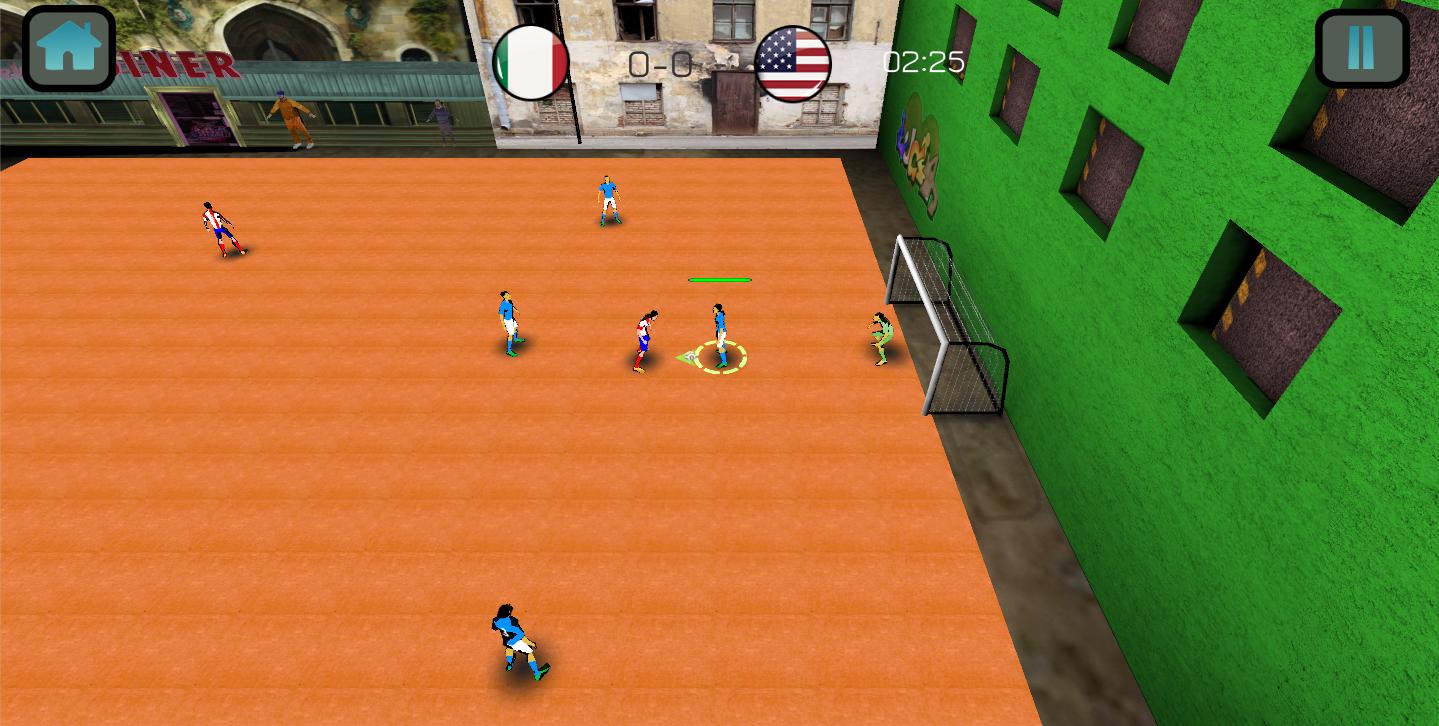This screenshot has height=726, width=1439.
Task: Click the green direction arrow near the ball
Action: click(x=681, y=356)
